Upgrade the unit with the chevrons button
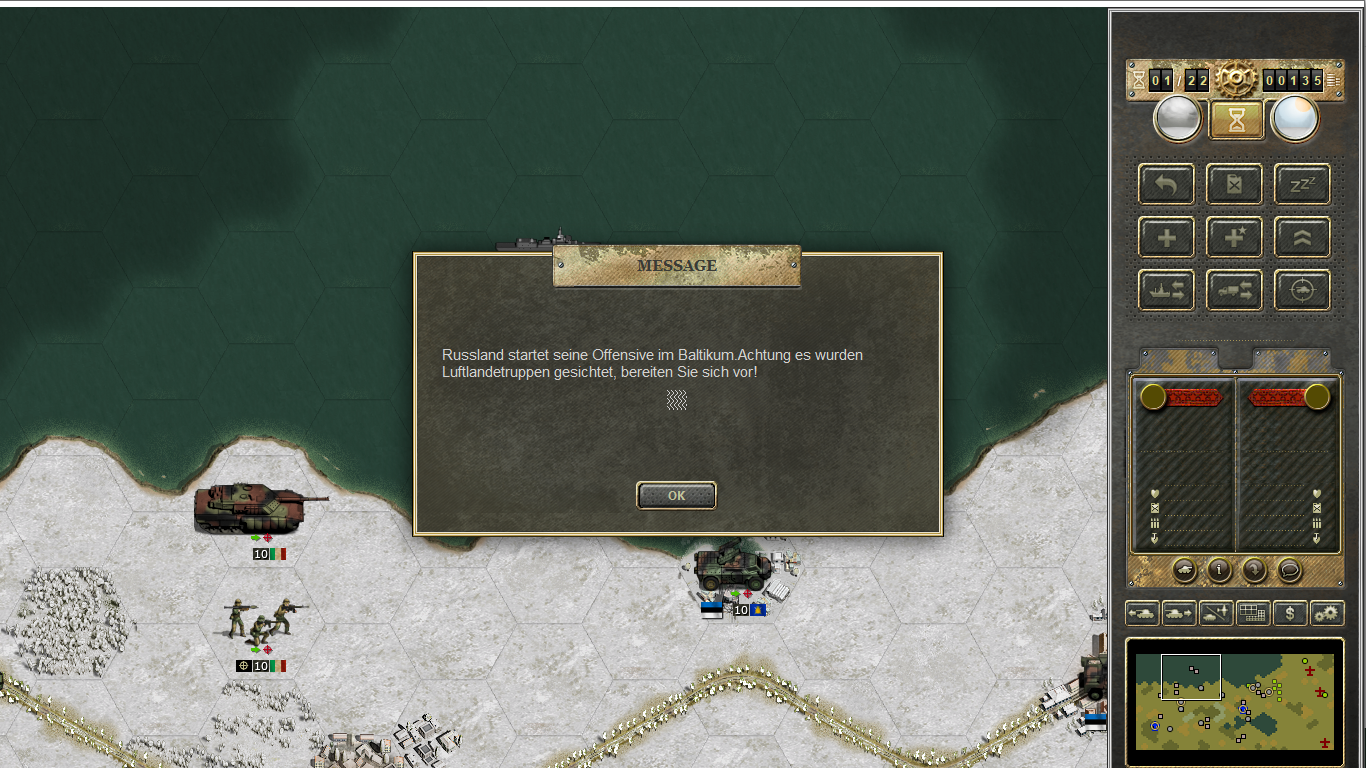Viewport: 1366px width, 768px height. (1302, 238)
